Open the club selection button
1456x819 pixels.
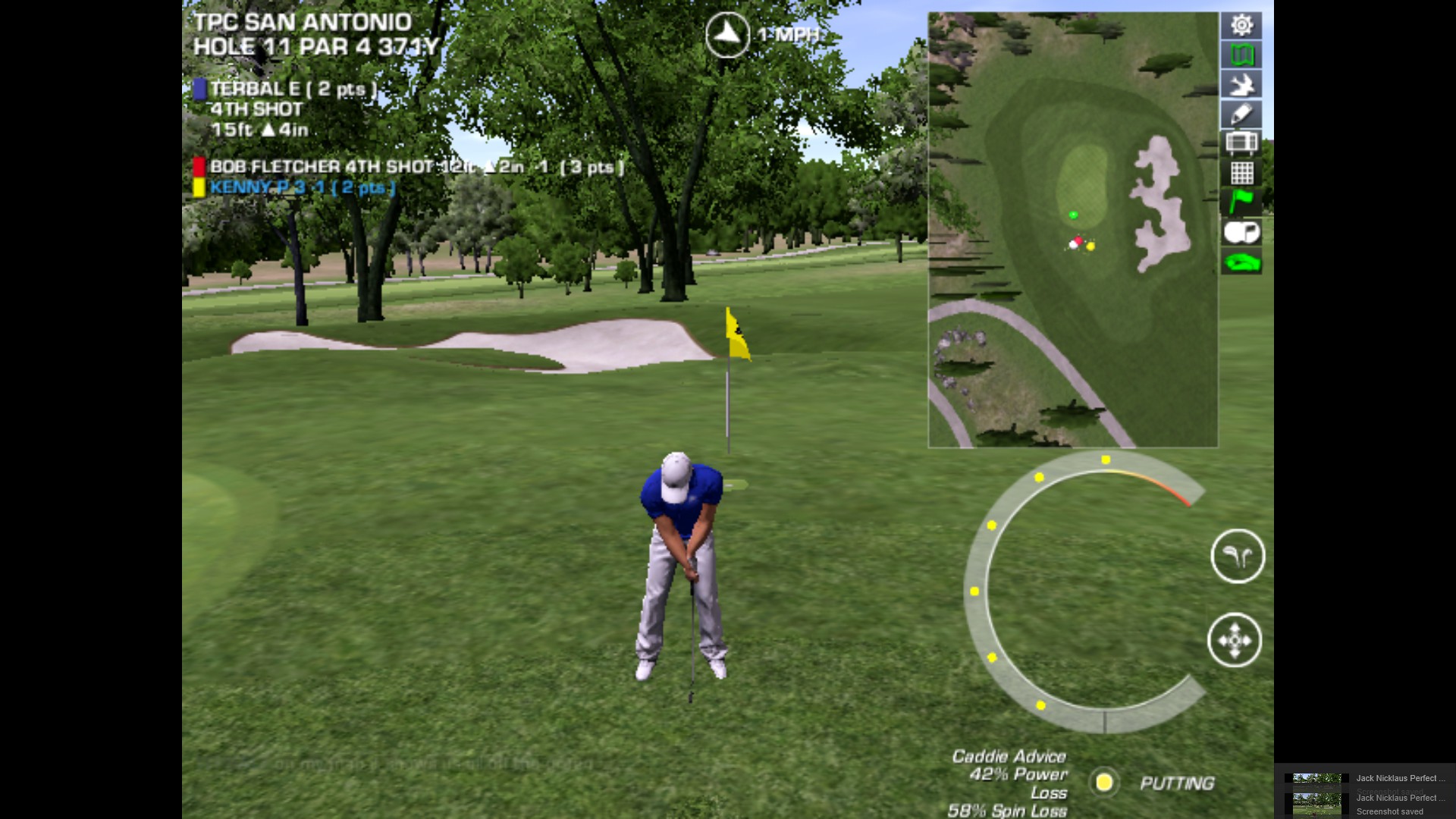1238,557
